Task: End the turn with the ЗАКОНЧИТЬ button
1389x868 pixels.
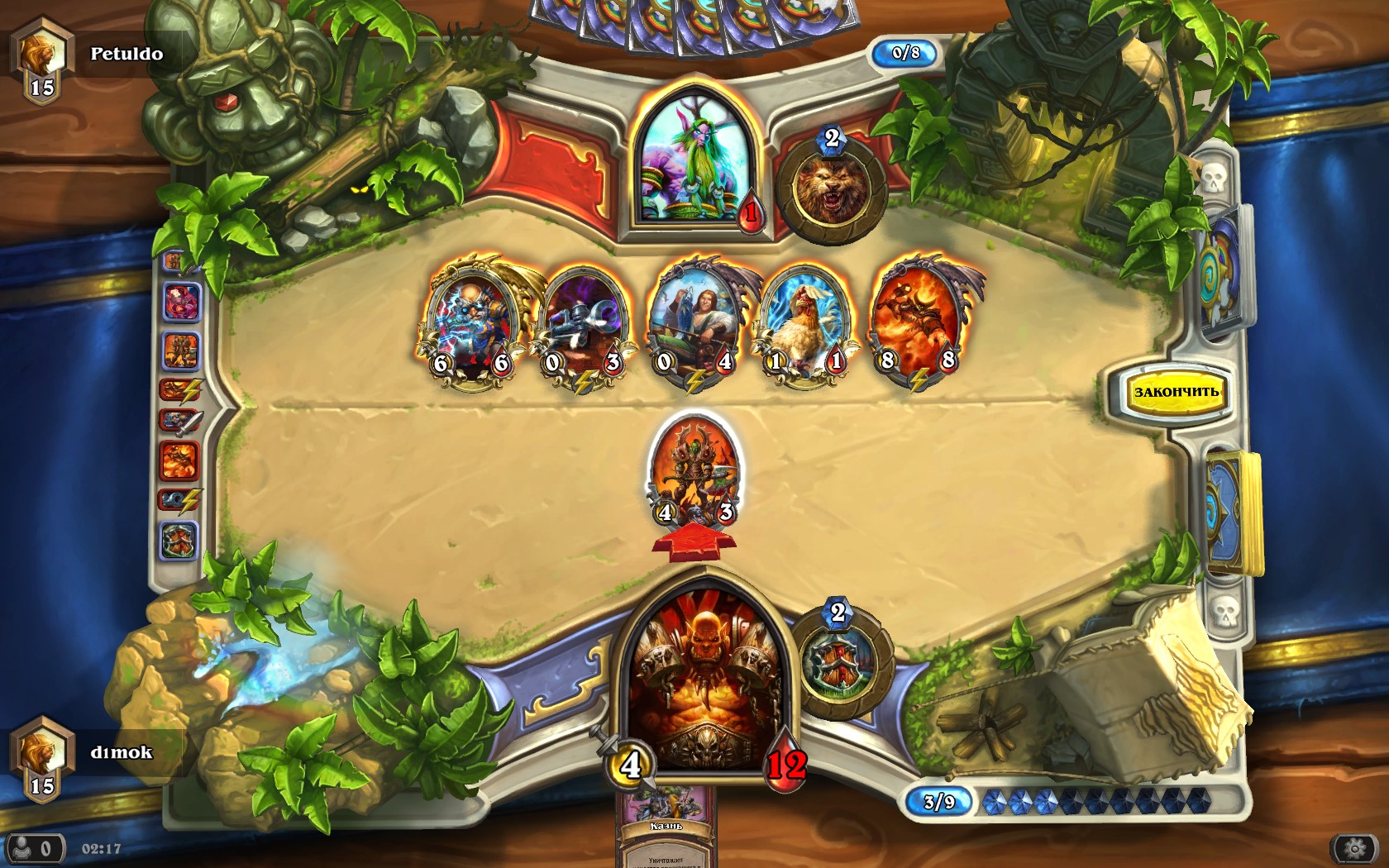Action: click(1176, 392)
